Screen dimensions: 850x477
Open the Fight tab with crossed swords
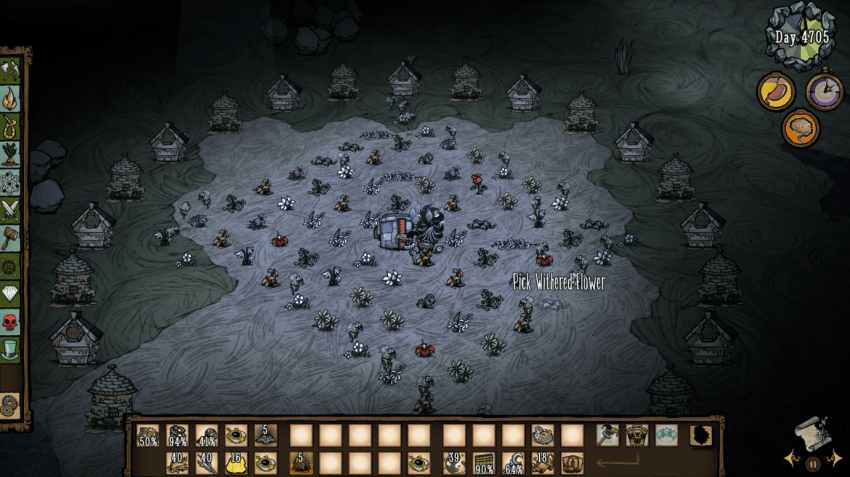click(x=12, y=209)
